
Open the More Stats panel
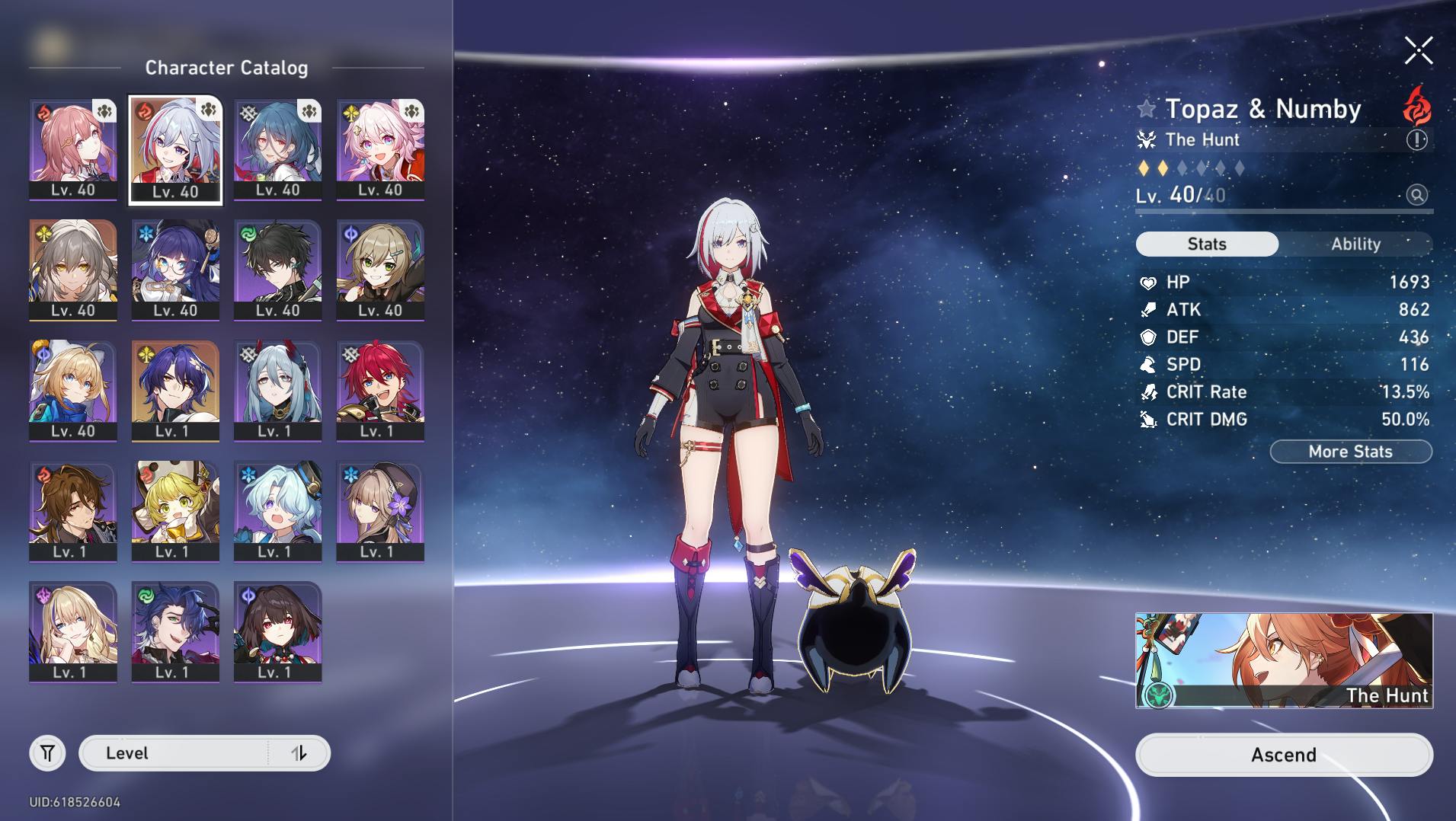(1350, 452)
